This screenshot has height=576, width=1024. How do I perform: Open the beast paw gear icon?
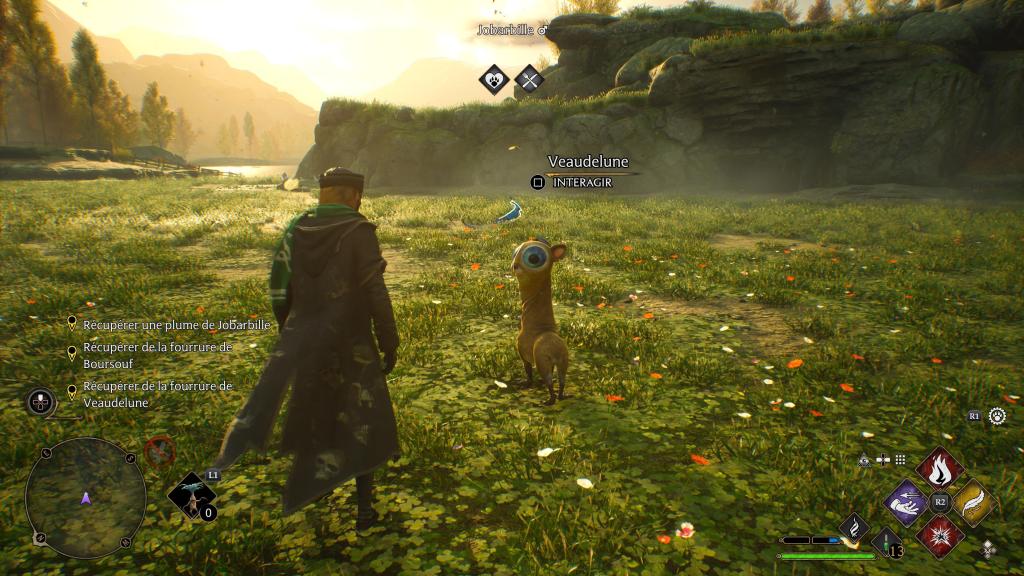pyautogui.click(x=997, y=416)
